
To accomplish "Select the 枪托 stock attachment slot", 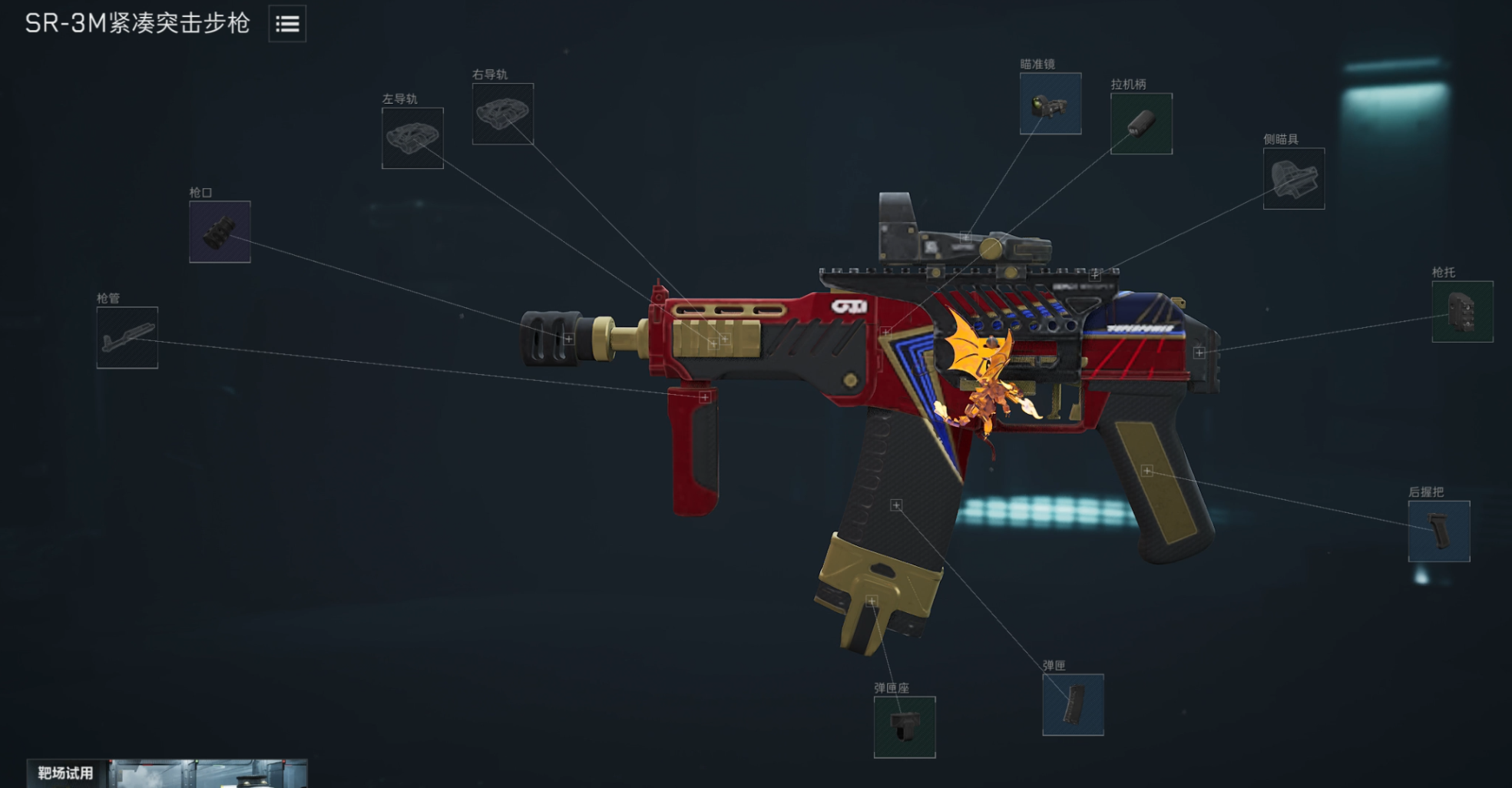I will [x=1462, y=311].
